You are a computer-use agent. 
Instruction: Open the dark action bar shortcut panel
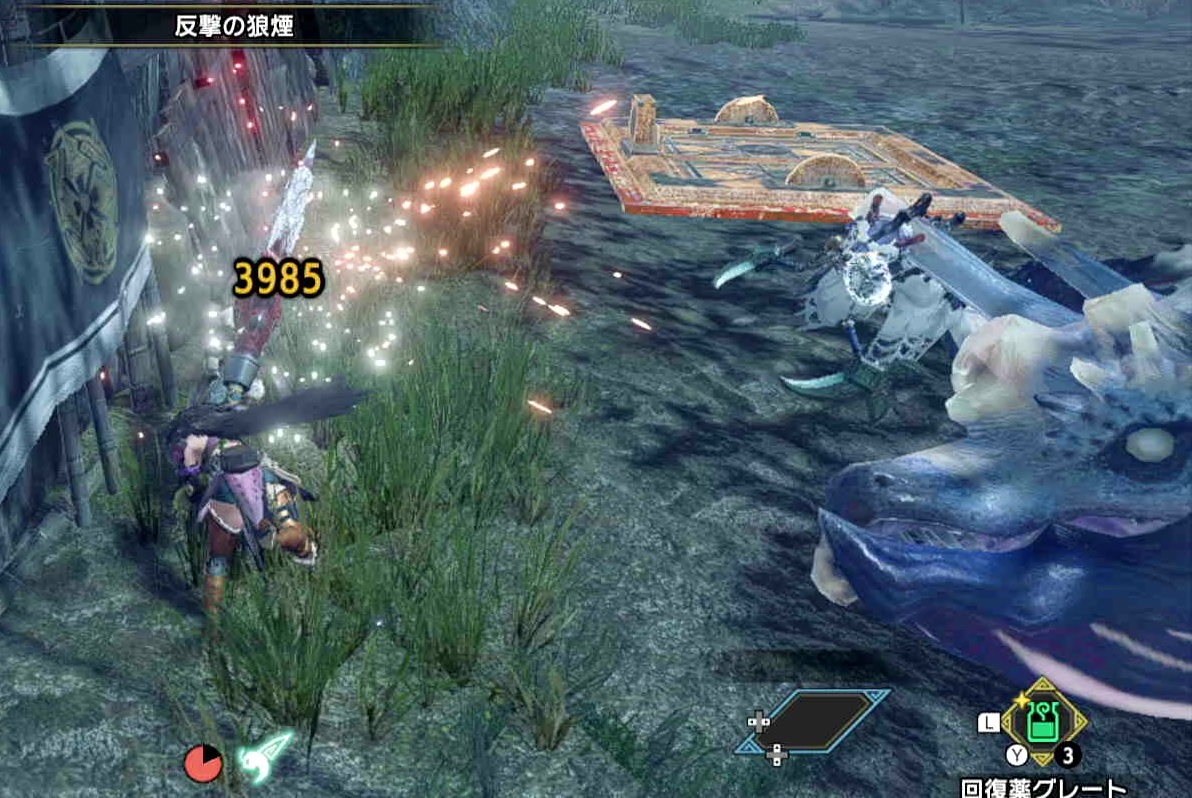[812, 721]
